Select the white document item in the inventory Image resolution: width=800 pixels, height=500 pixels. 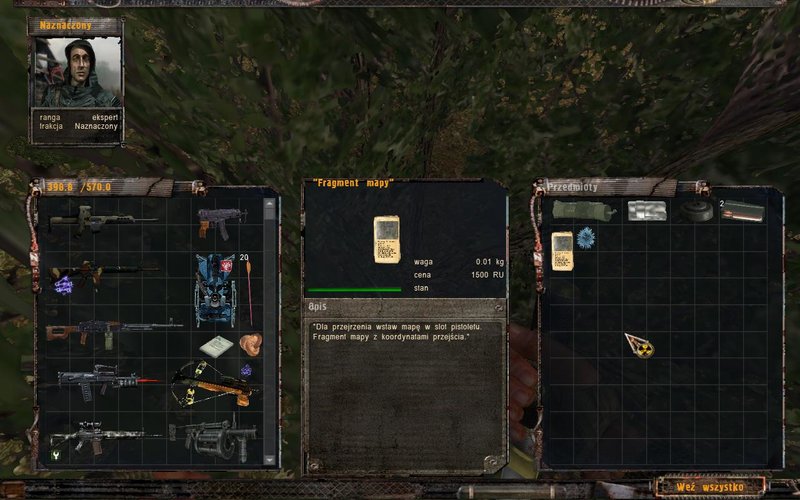(x=215, y=346)
